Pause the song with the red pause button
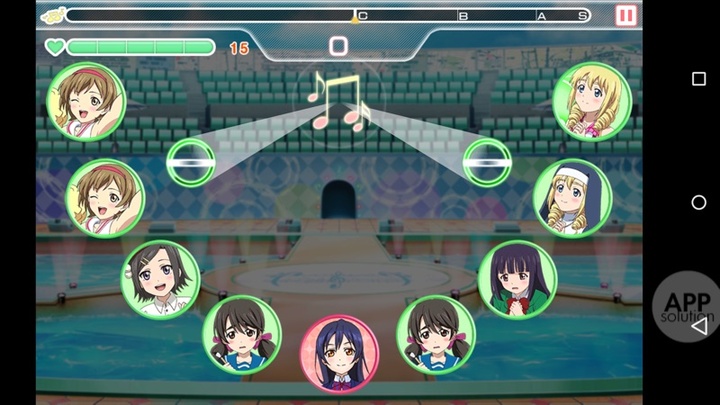The image size is (720, 405). pos(626,16)
